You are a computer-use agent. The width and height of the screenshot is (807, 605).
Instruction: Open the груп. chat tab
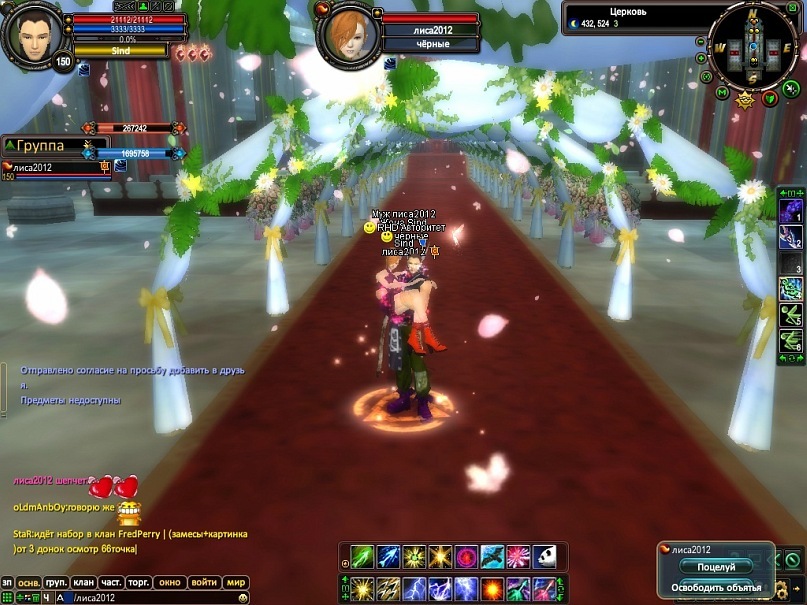coord(56,582)
